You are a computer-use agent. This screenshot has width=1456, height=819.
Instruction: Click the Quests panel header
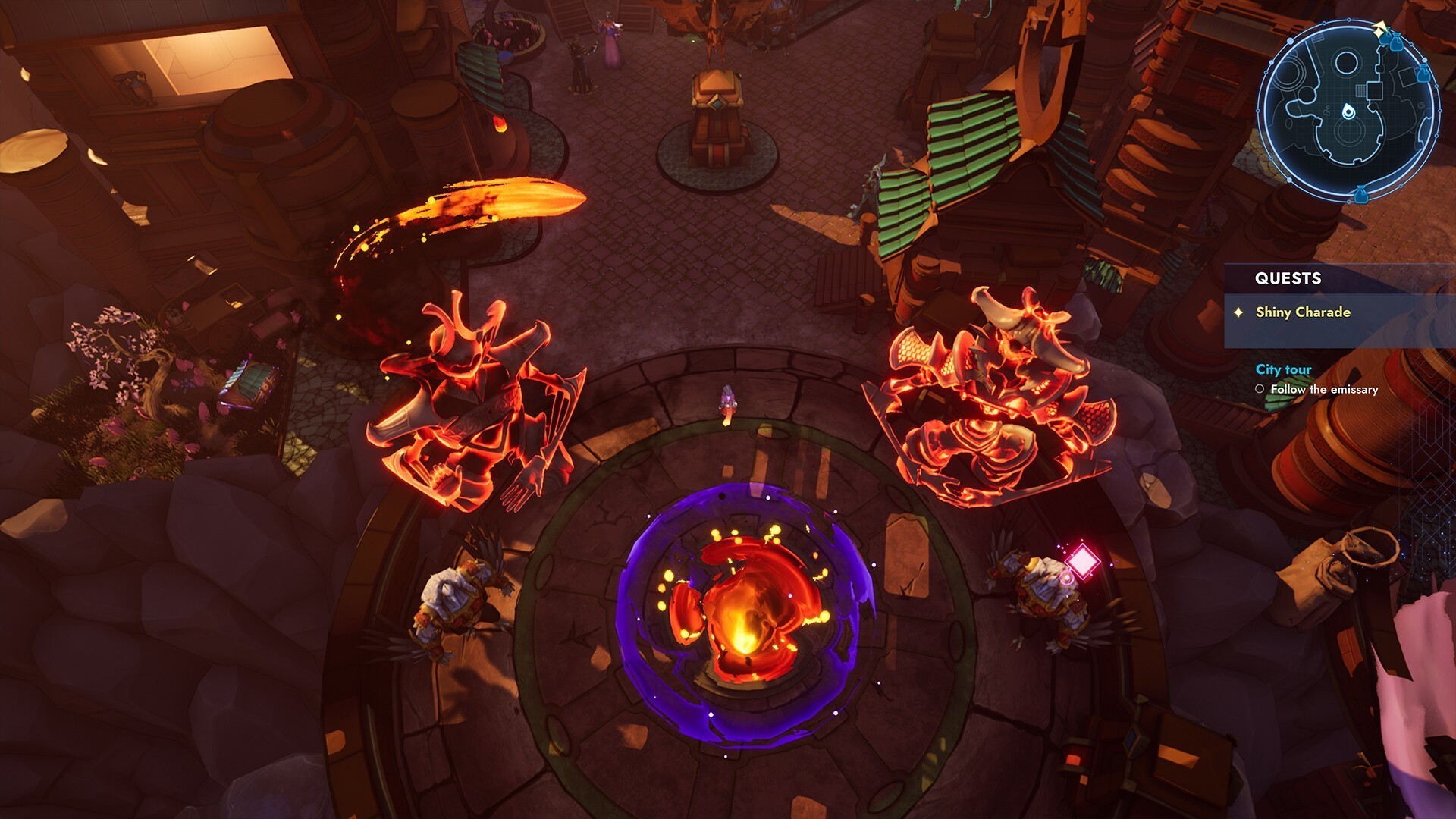(x=1288, y=278)
